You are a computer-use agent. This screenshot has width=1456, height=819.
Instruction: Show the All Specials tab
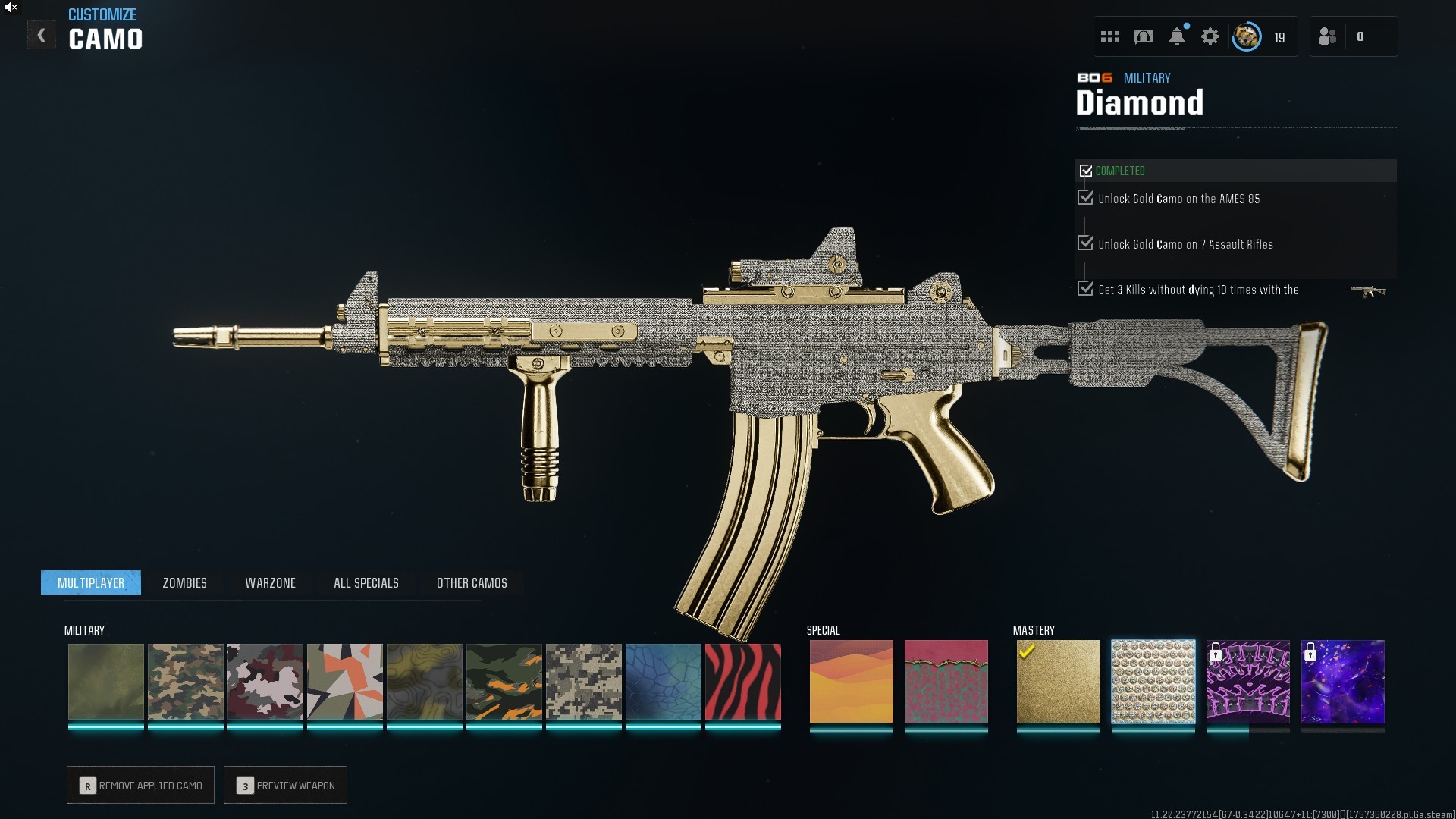[366, 582]
